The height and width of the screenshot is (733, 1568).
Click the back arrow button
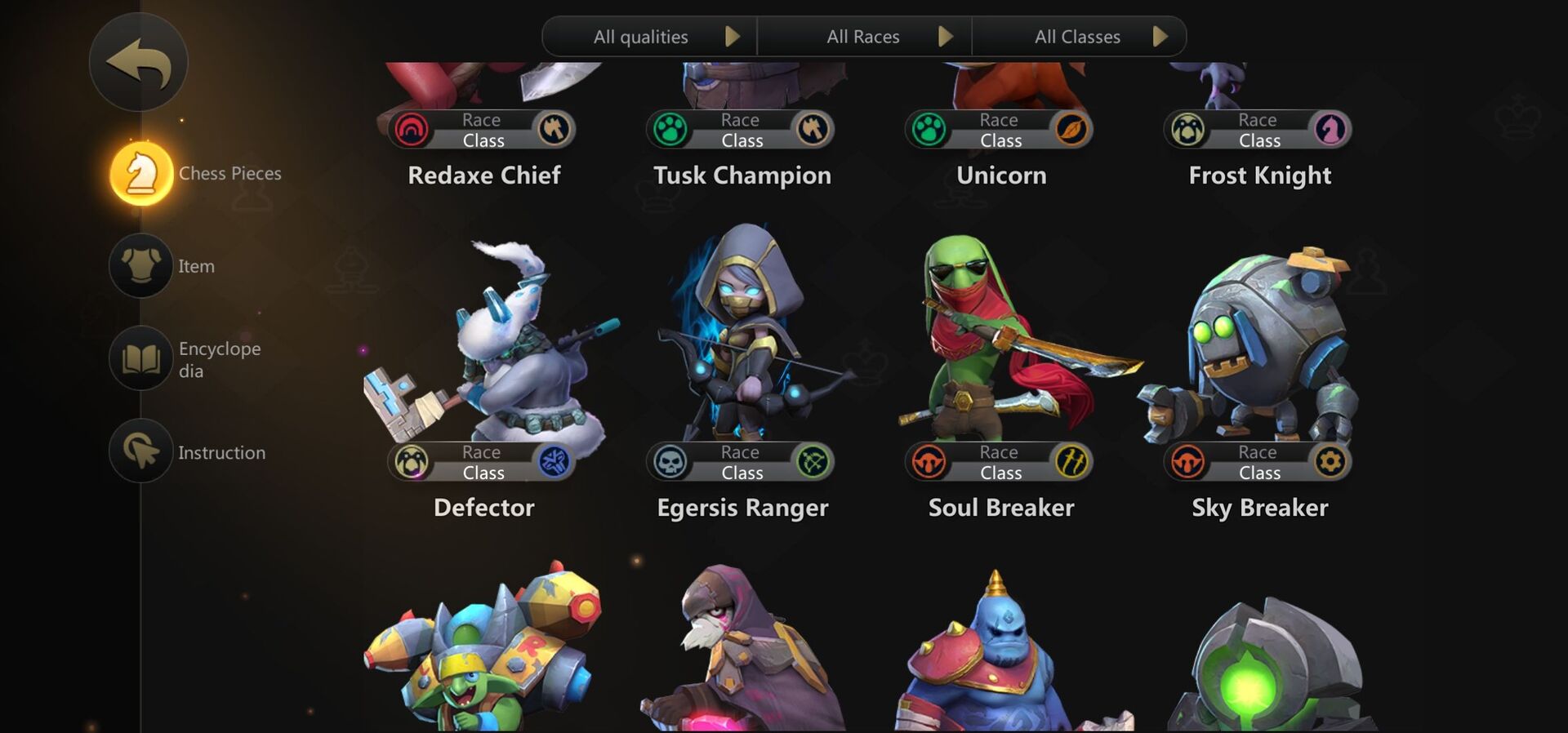click(x=139, y=62)
